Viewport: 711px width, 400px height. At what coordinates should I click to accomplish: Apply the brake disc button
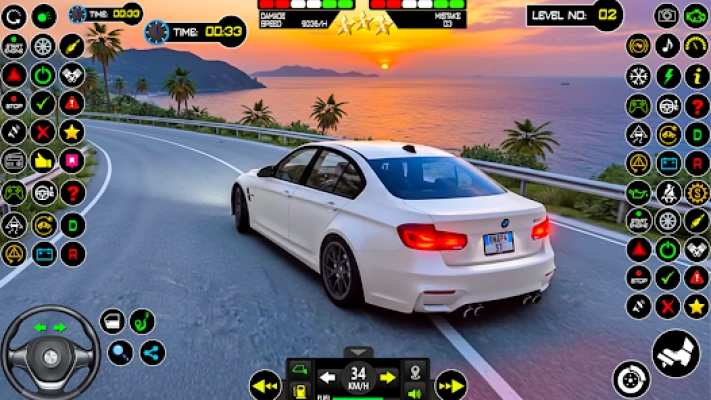[x=631, y=379]
